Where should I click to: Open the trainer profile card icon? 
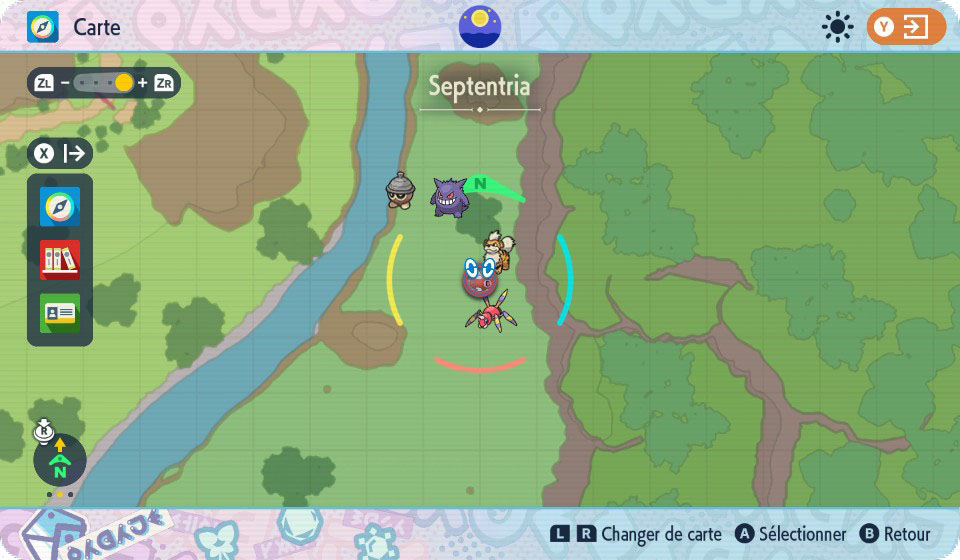(x=60, y=313)
